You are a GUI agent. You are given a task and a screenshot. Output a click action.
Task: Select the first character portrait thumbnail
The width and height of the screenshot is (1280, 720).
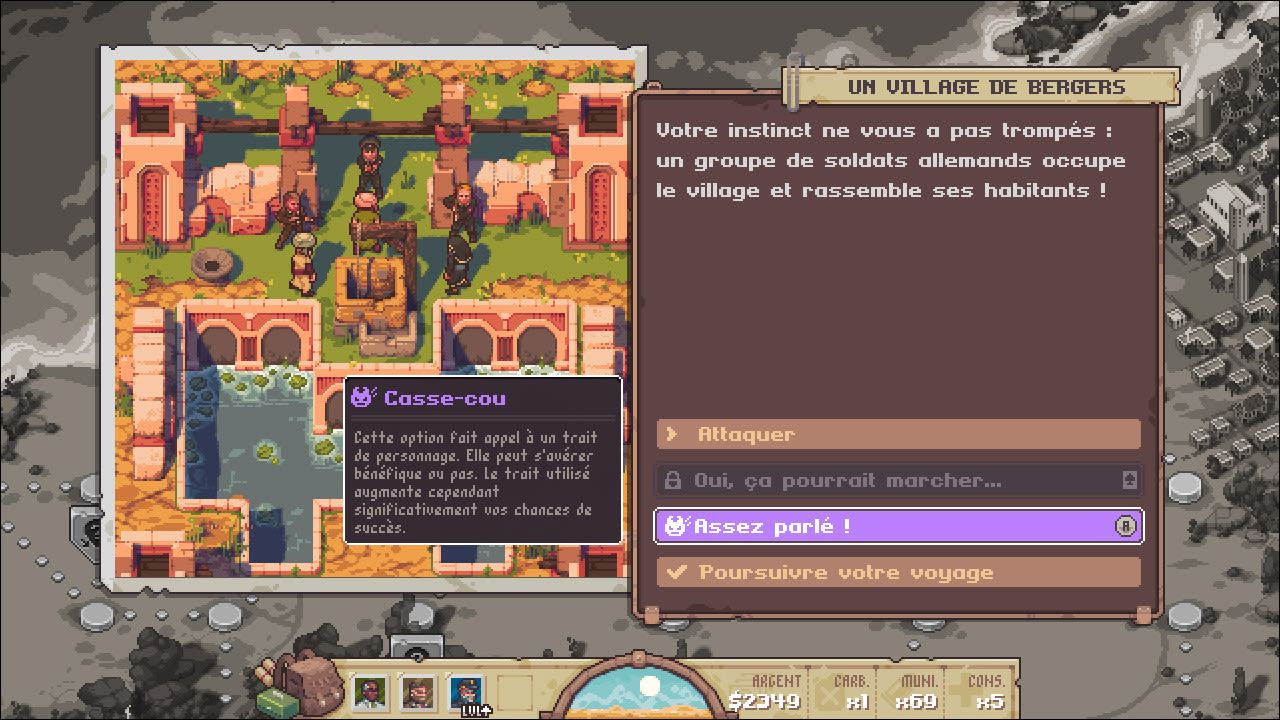(371, 690)
